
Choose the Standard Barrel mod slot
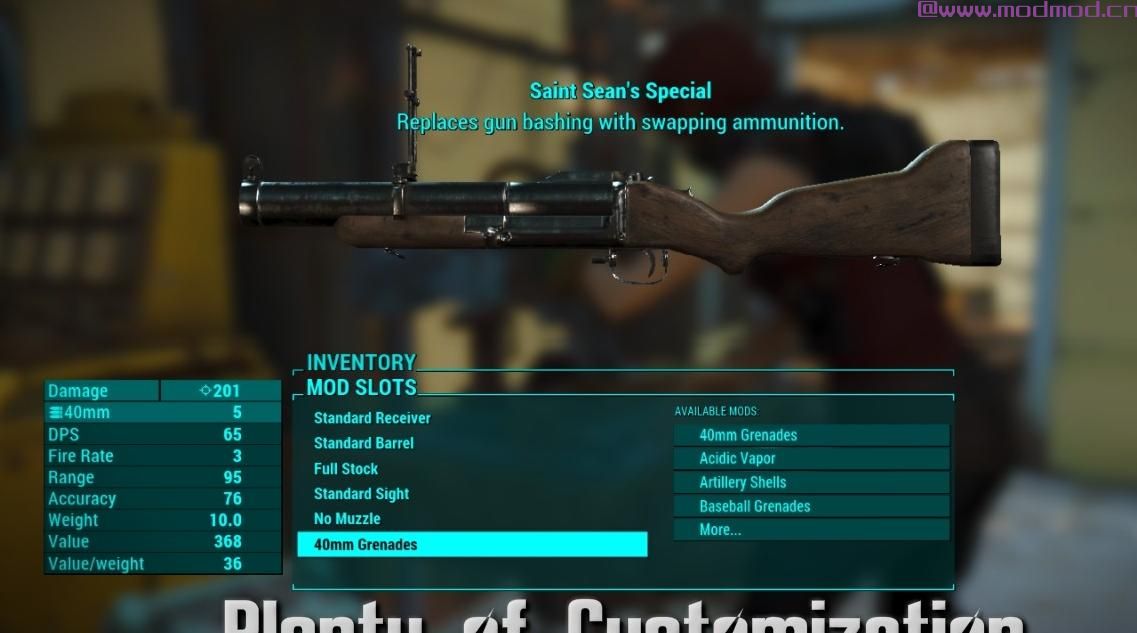pyautogui.click(x=364, y=443)
